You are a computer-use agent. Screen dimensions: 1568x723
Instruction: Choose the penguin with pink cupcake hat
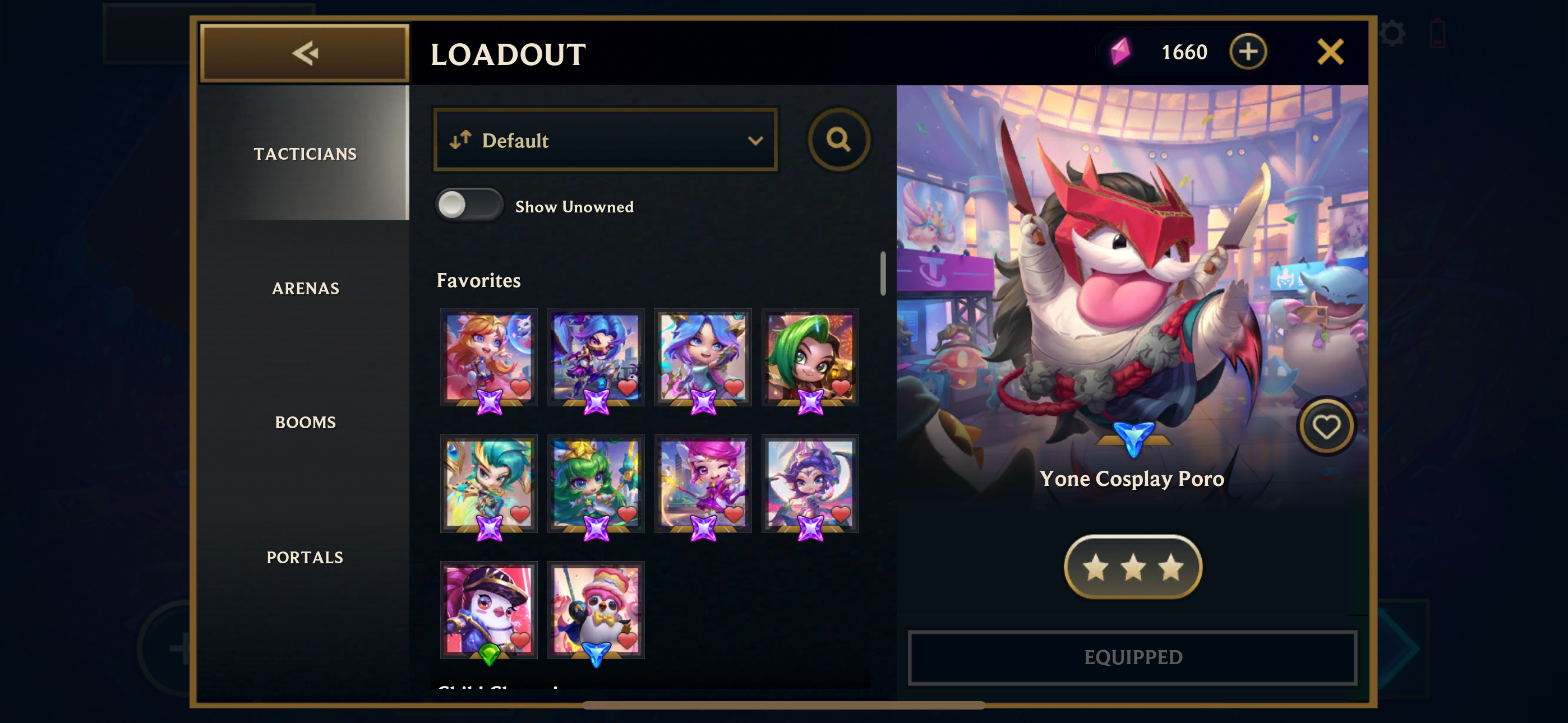[x=596, y=609]
